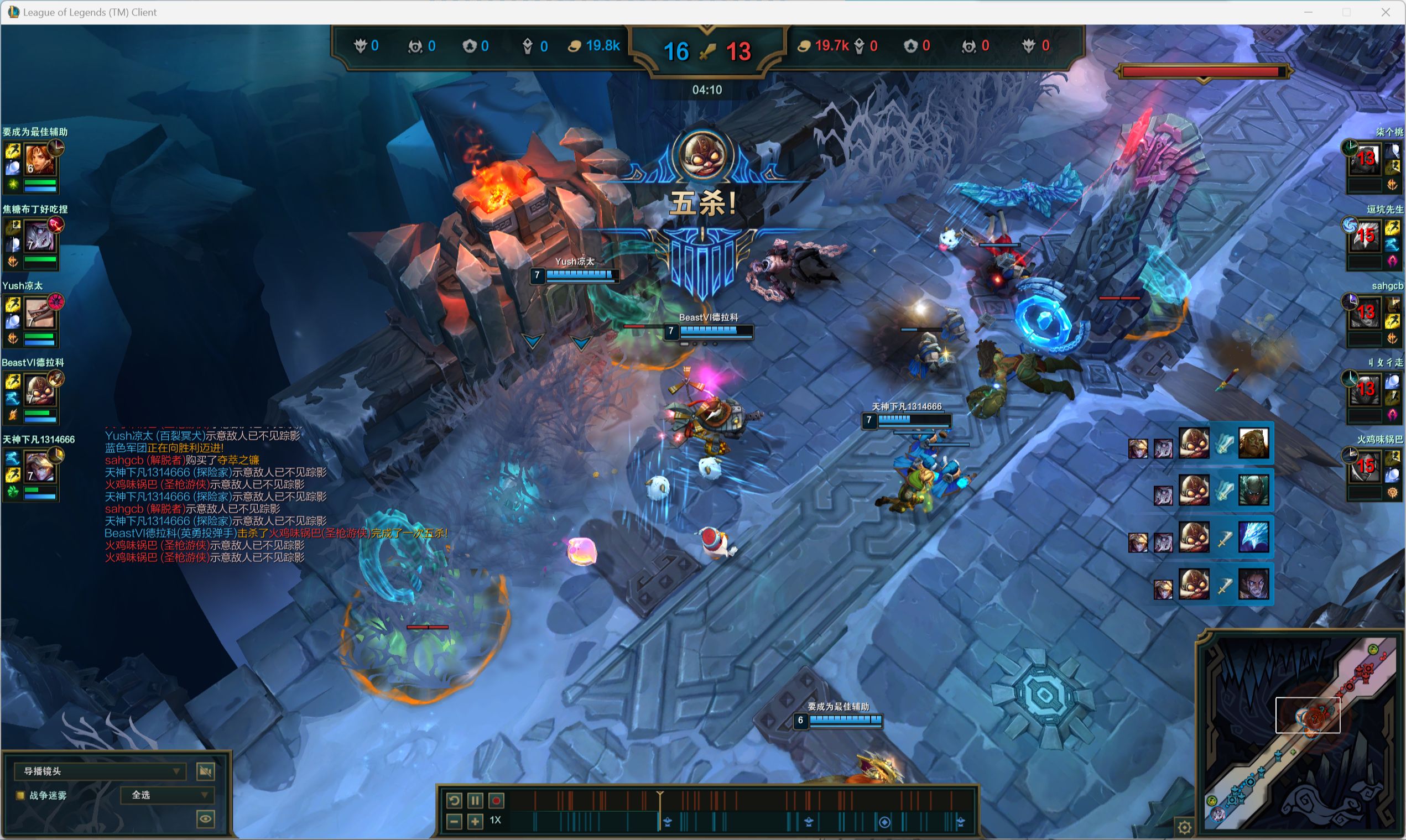Select player 焦糖布丁好吃捏's champion portrait

40,238
